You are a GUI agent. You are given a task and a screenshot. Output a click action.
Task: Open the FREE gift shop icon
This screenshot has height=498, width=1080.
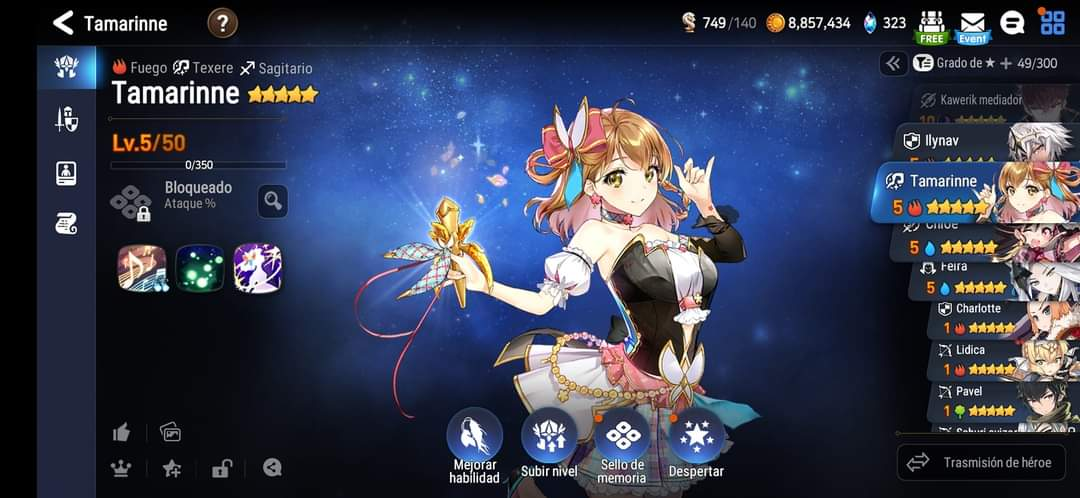931,26
